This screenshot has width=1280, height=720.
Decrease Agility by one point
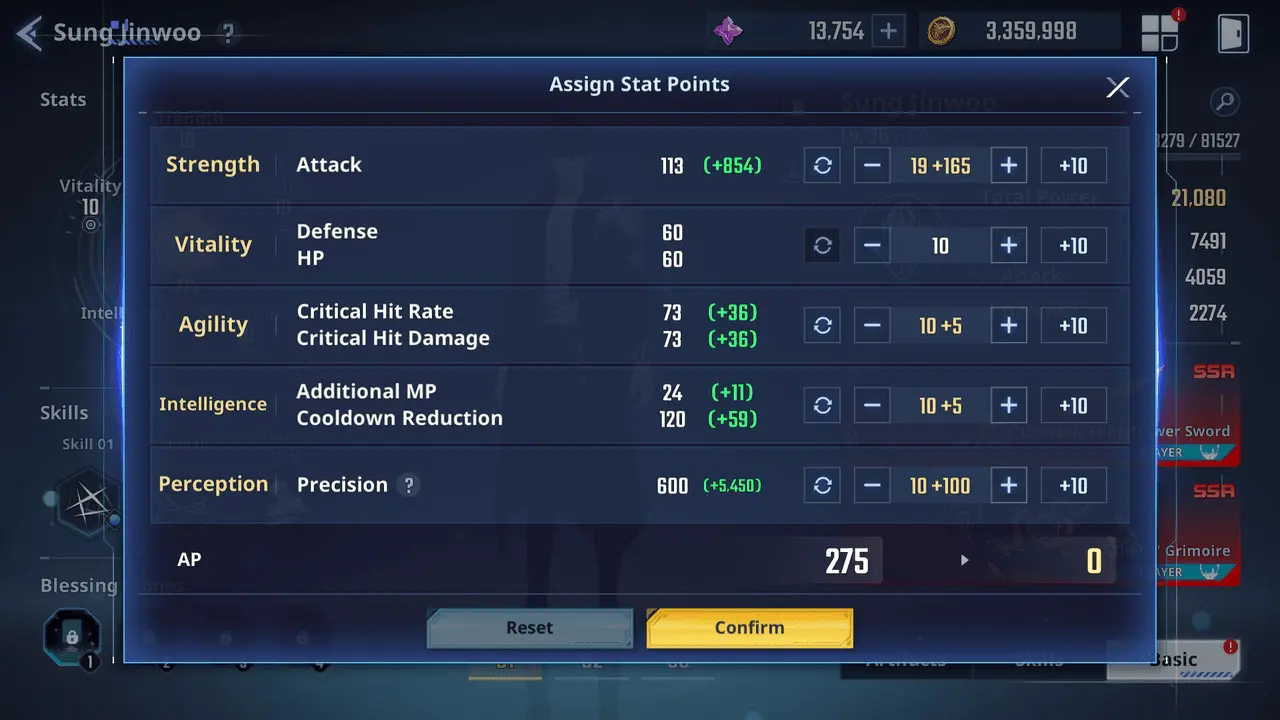coord(872,326)
